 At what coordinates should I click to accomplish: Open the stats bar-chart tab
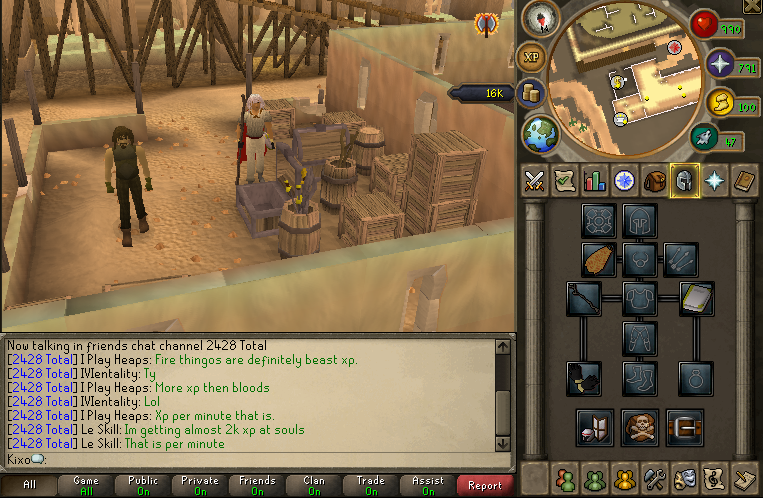pyautogui.click(x=595, y=181)
